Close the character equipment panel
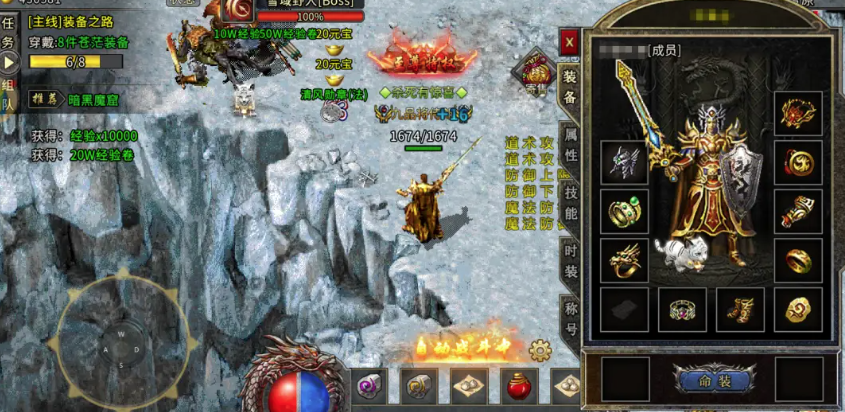 click(569, 42)
